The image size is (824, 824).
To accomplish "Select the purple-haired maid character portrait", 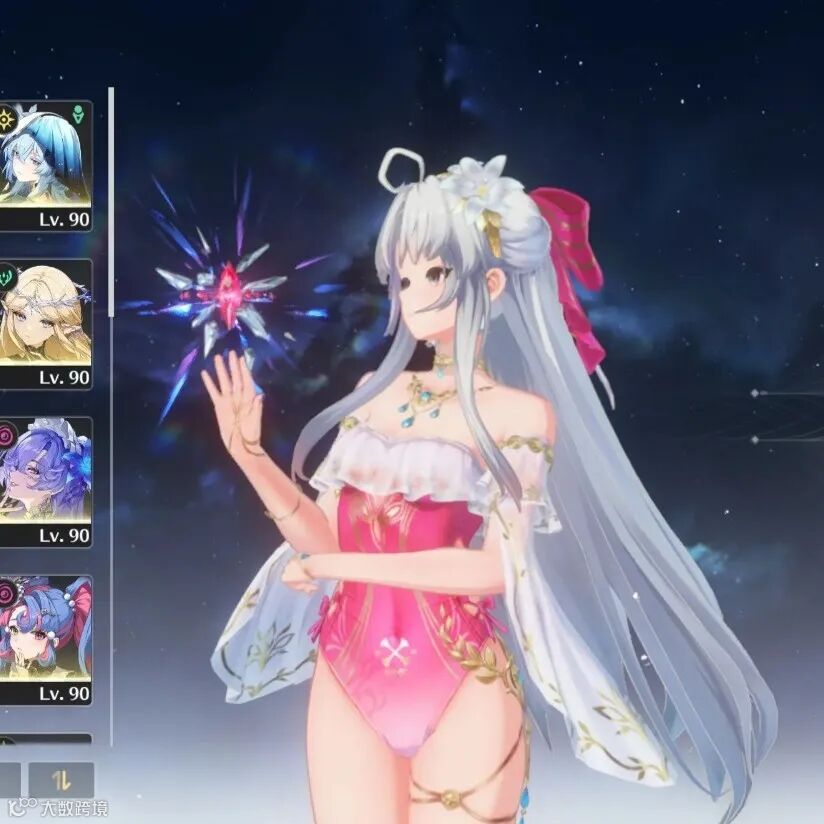I will 45,470.
